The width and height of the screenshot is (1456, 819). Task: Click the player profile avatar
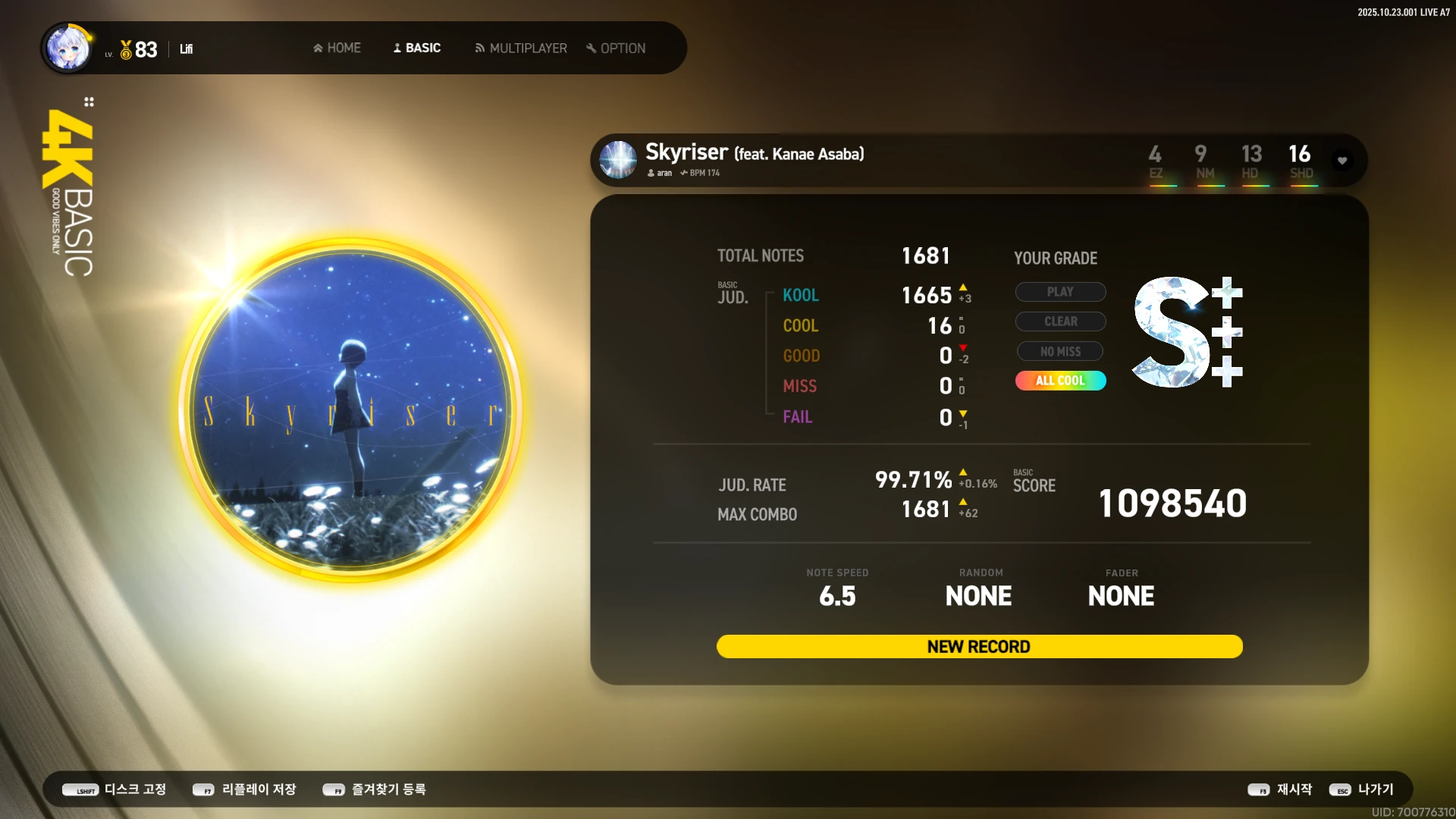tap(68, 49)
